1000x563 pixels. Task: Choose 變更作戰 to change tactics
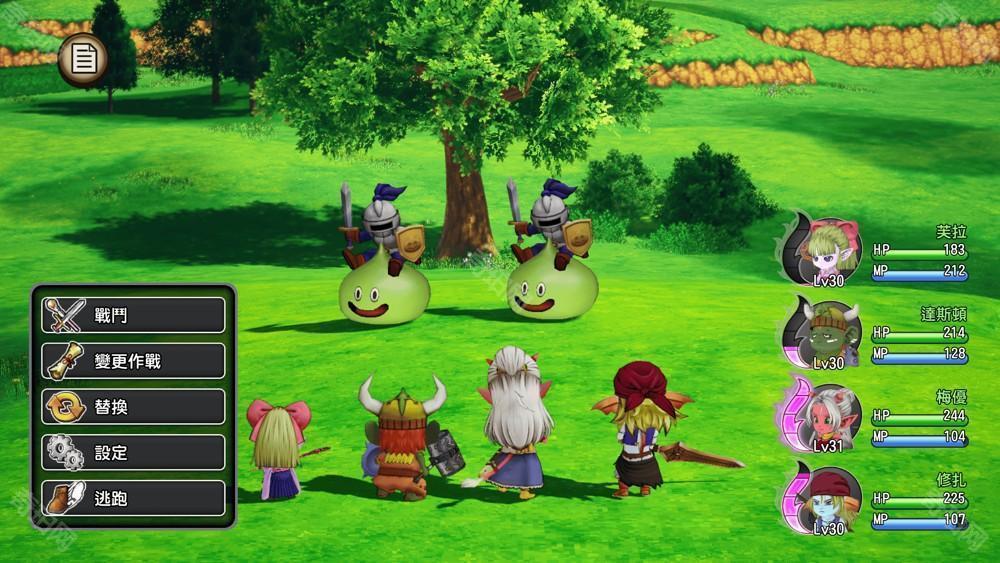click(x=133, y=361)
